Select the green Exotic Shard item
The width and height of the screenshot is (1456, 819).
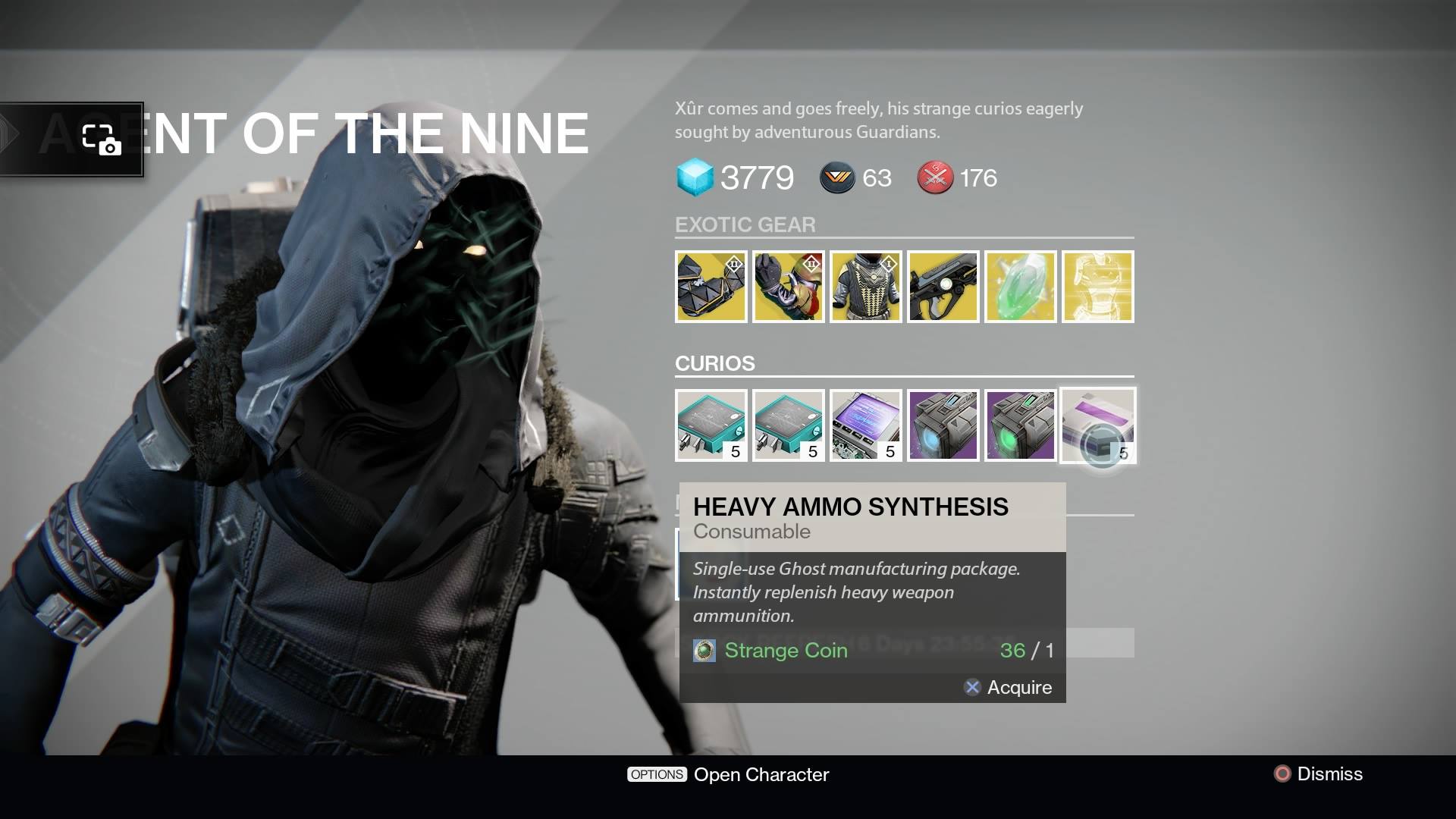tap(1021, 287)
